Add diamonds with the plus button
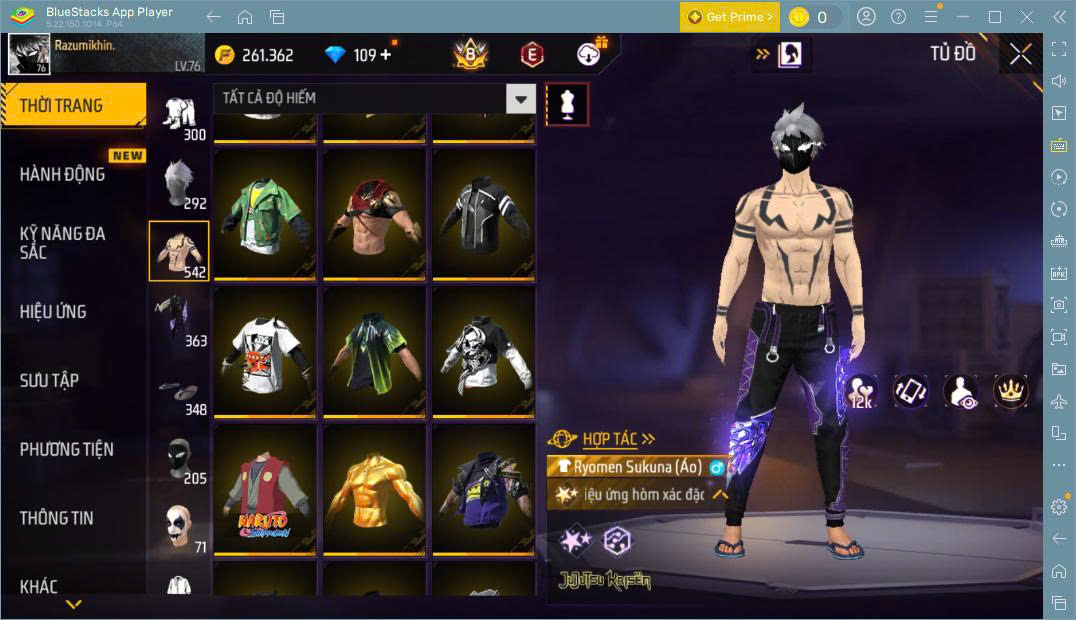This screenshot has width=1076, height=620. 386,55
